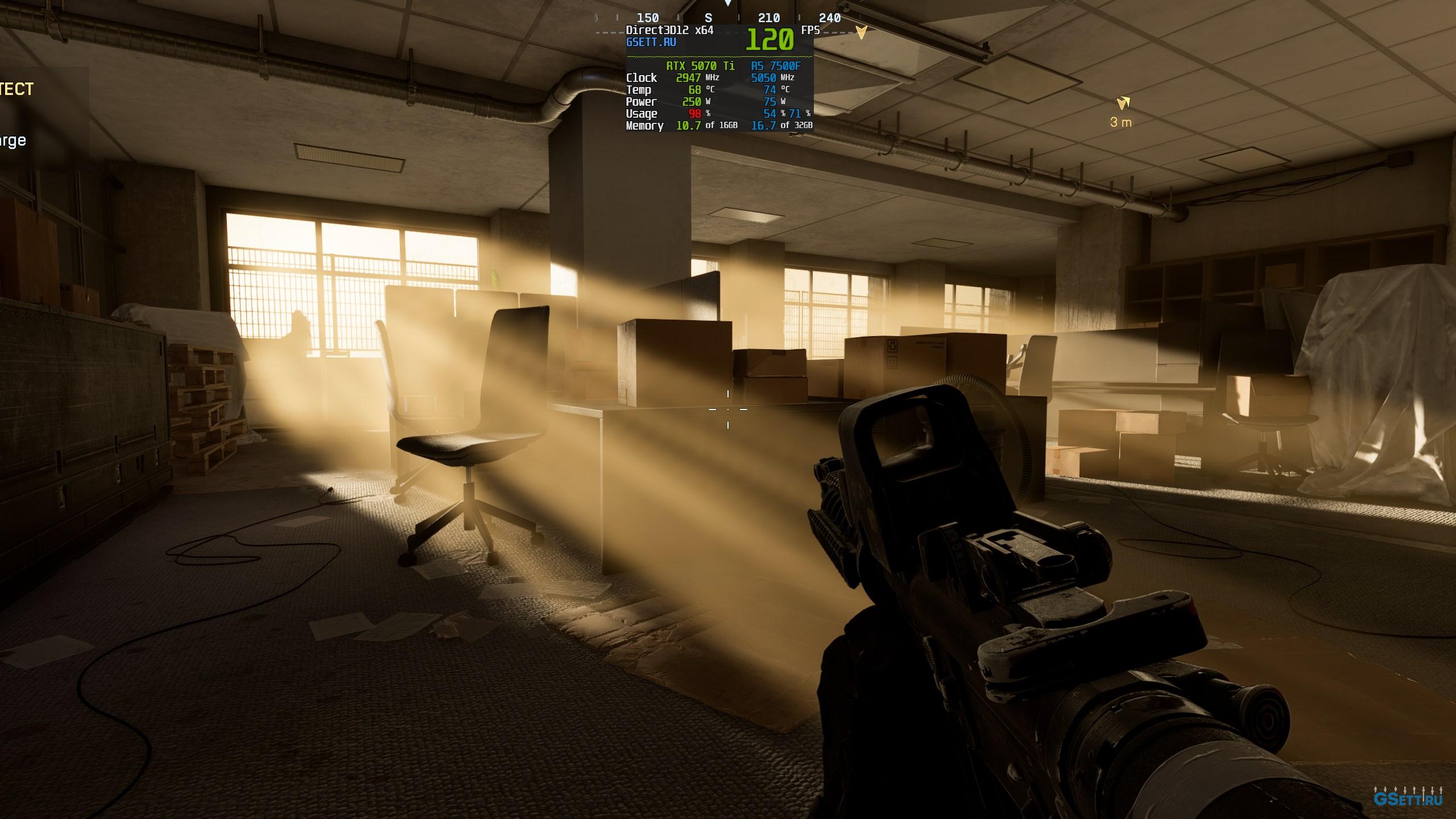Select the yellow waypoint marker beside the FPS label

862,32
